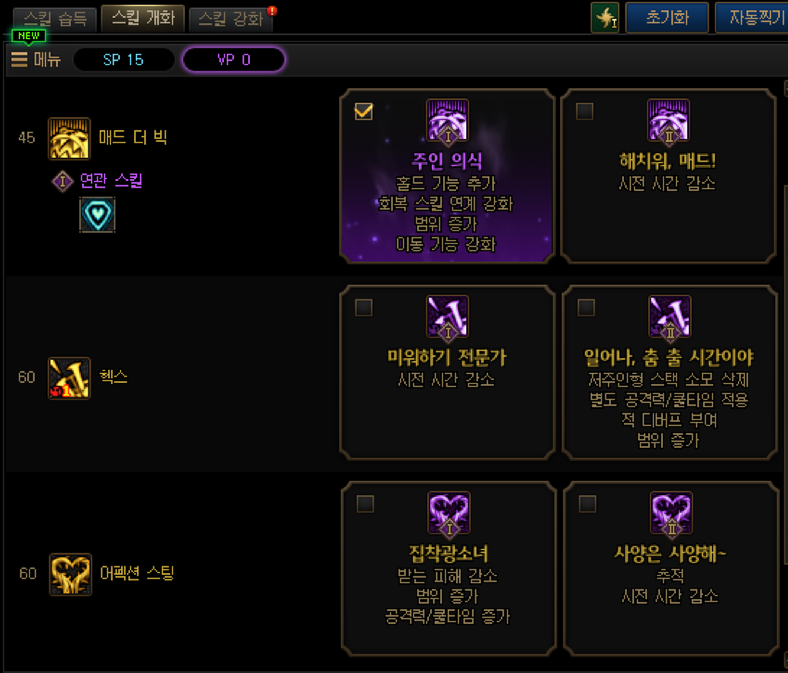Check the 일어나, 춤 출 시간이야 checkbox
The width and height of the screenshot is (788, 673).
[x=585, y=307]
